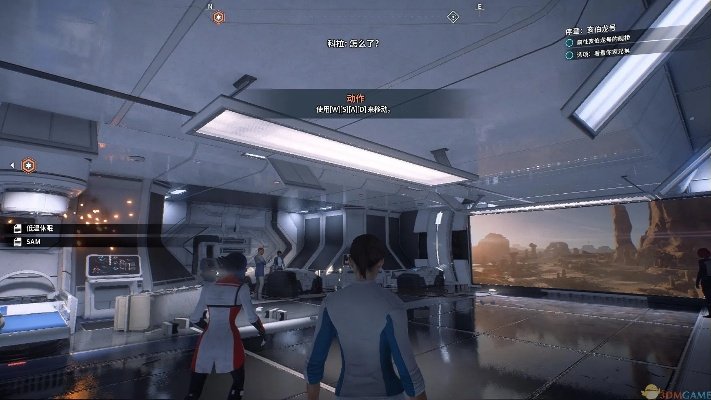Click the orange hexagon marker on the compass
Image resolution: width=711 pixels, height=400 pixels.
tap(219, 17)
